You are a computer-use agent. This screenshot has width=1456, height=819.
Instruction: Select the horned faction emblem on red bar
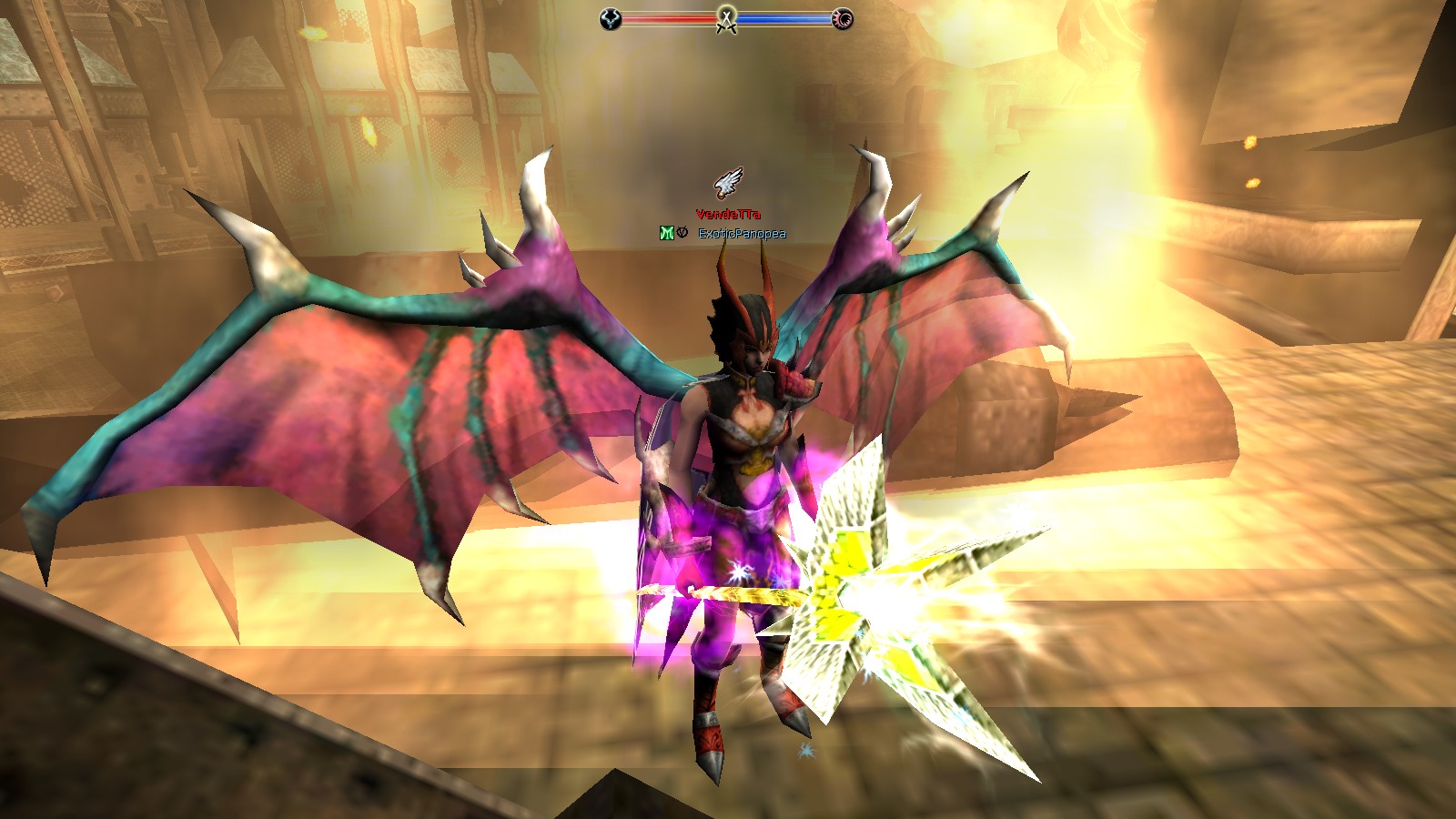[x=611, y=19]
